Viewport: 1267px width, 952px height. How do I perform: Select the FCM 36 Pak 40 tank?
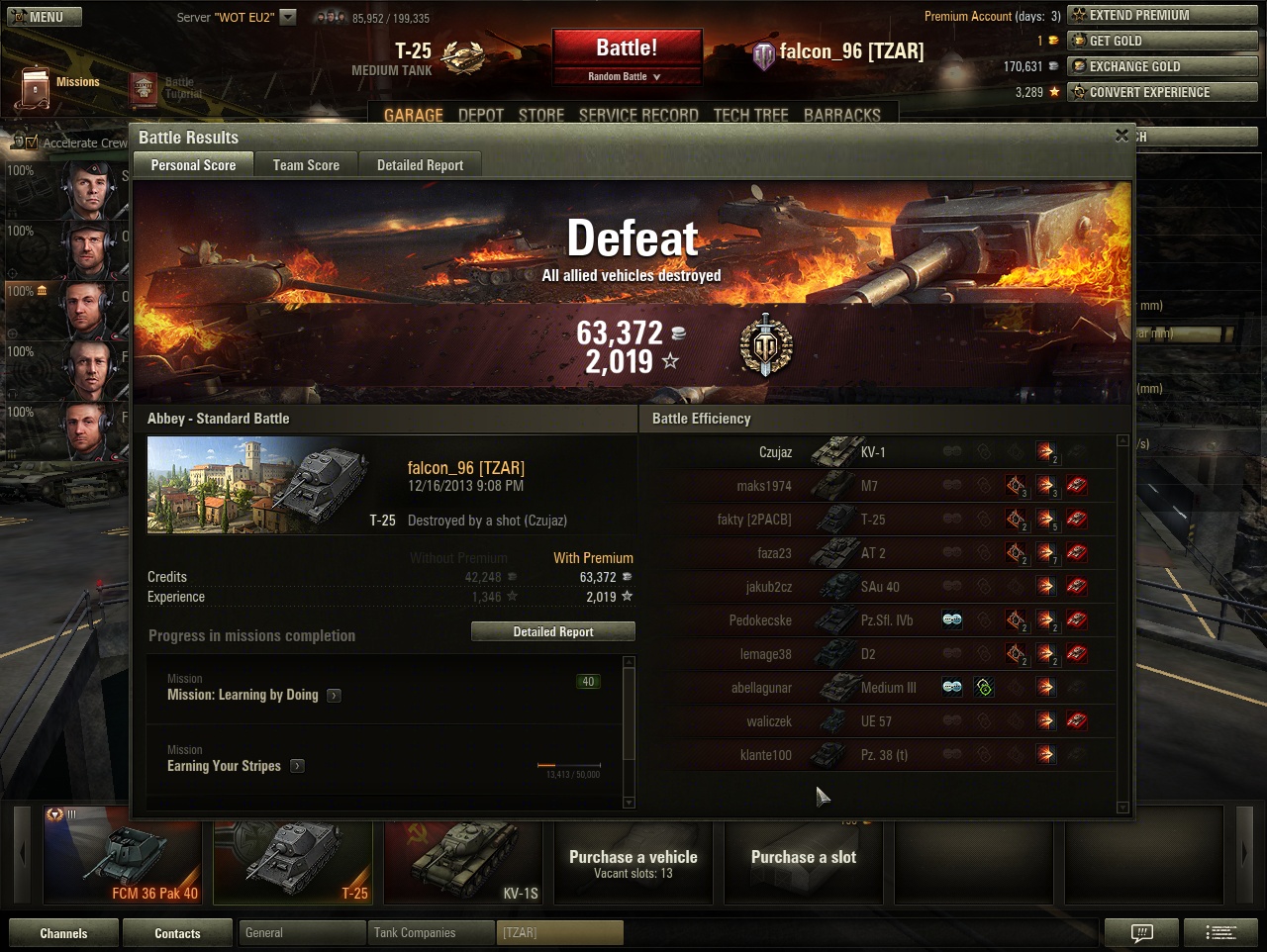click(x=123, y=861)
